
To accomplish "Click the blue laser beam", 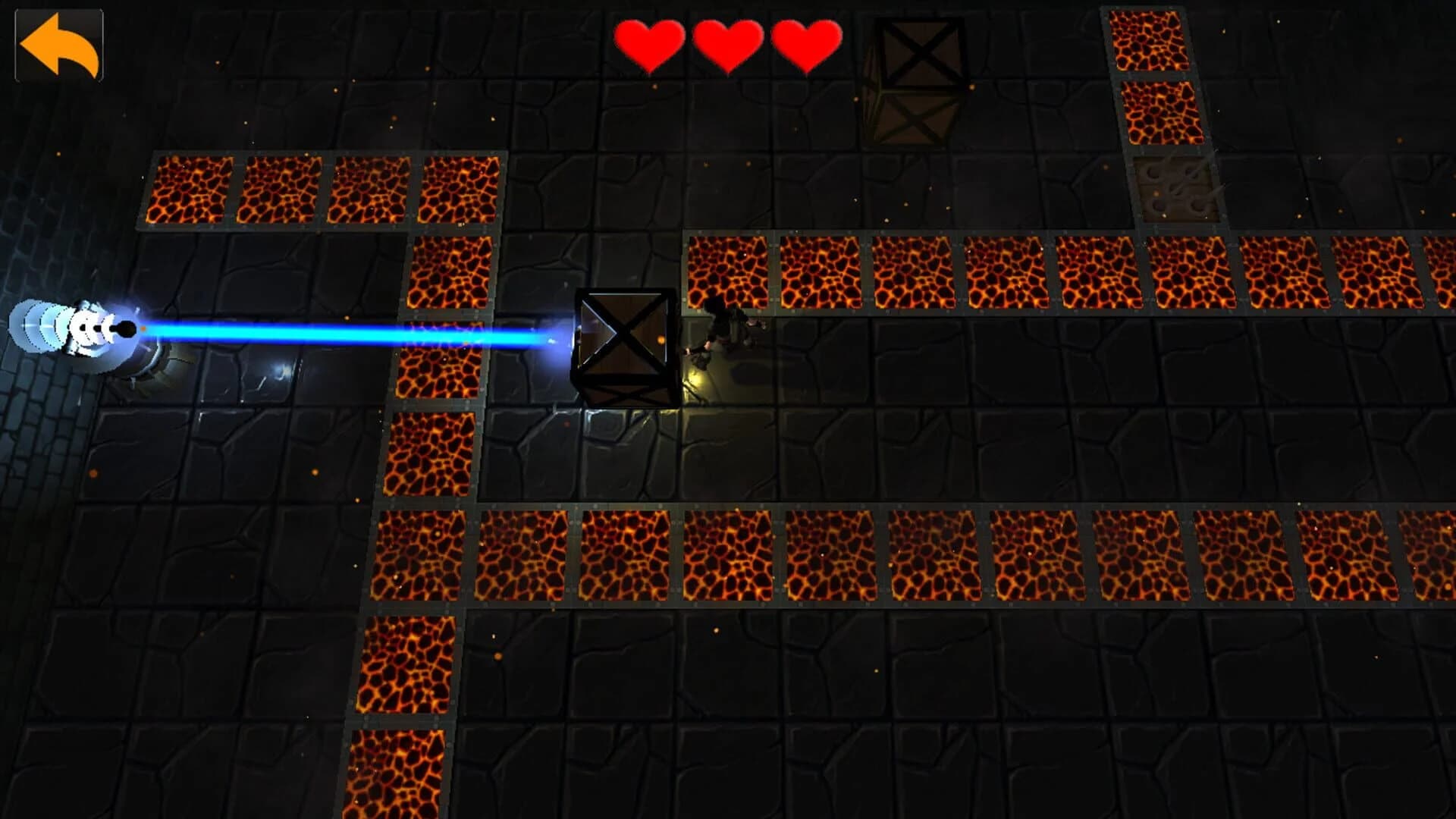I will (341, 332).
